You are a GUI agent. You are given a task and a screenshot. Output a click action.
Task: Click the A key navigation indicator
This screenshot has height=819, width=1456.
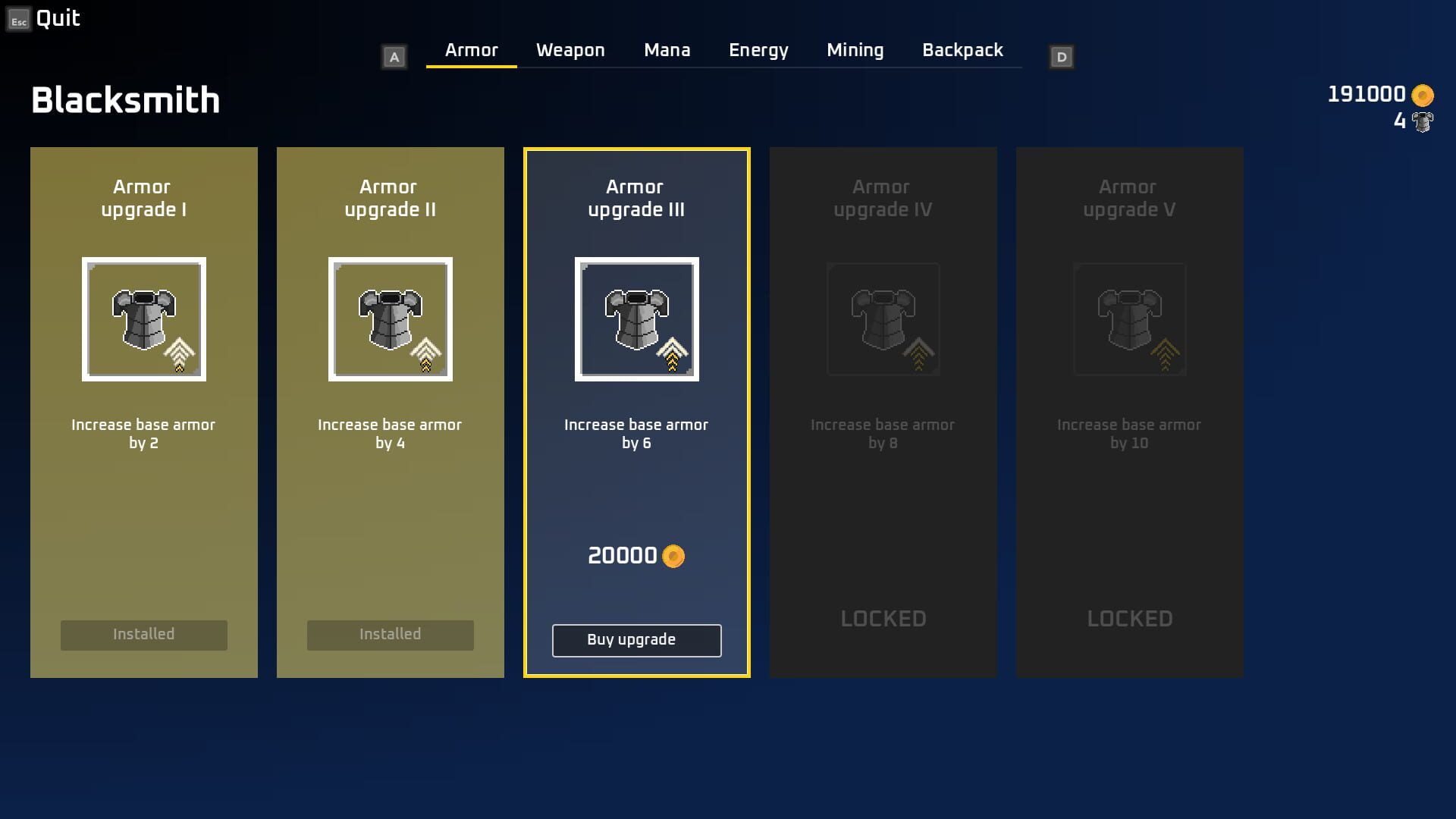pyautogui.click(x=394, y=55)
